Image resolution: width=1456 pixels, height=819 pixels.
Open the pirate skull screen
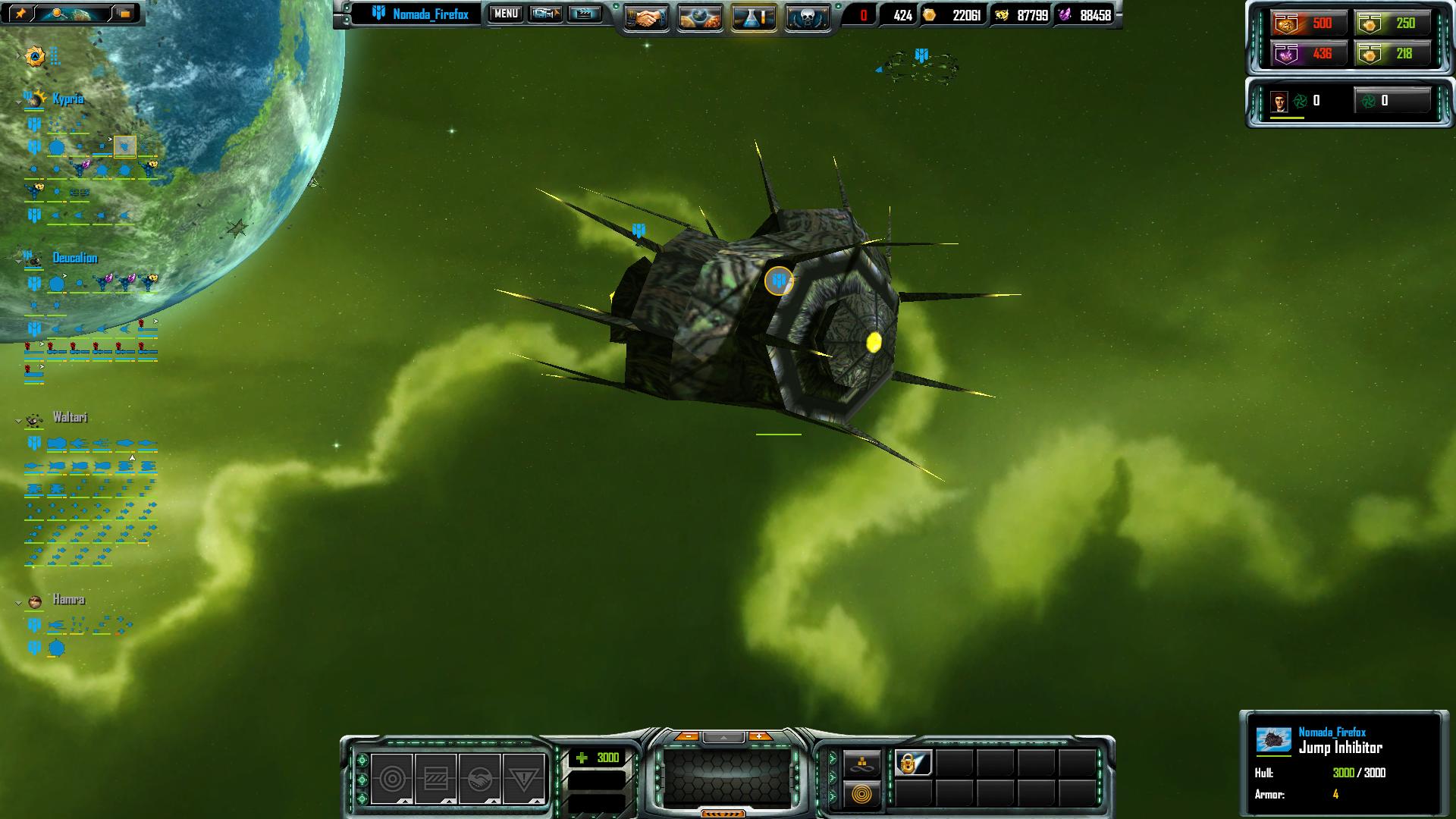[x=807, y=17]
